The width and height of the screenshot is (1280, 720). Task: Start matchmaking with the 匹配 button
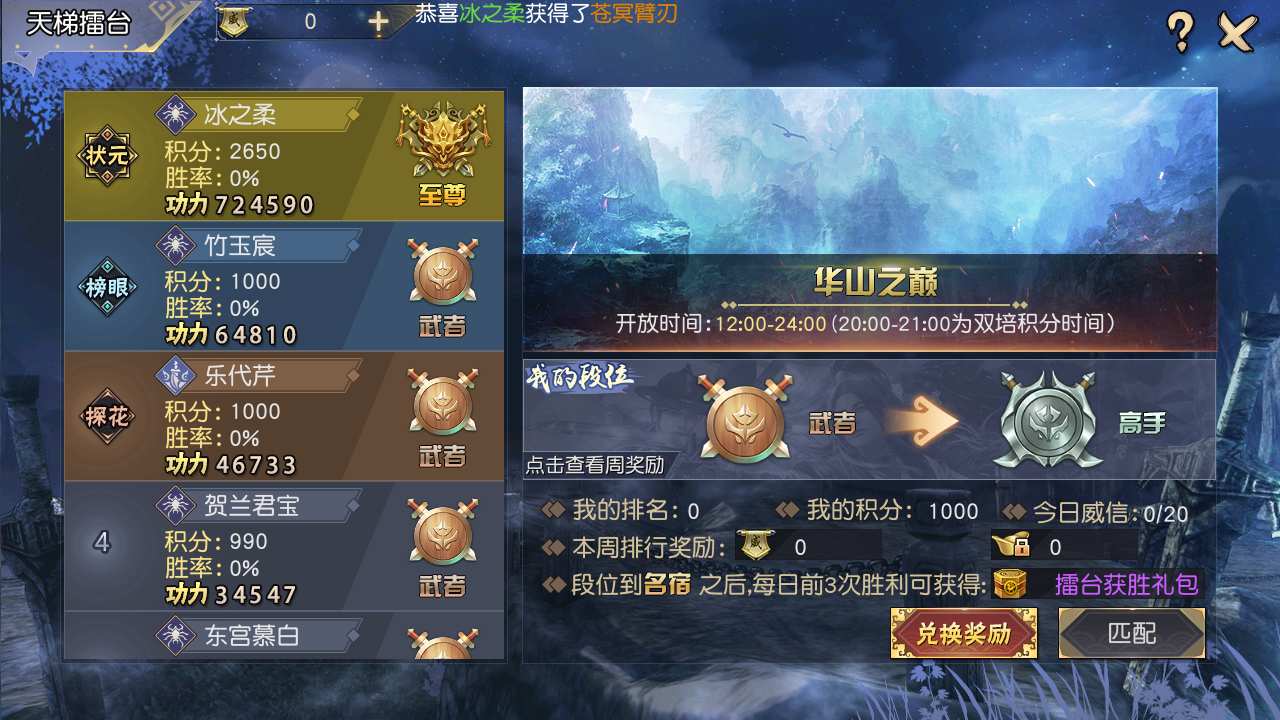tap(1131, 633)
